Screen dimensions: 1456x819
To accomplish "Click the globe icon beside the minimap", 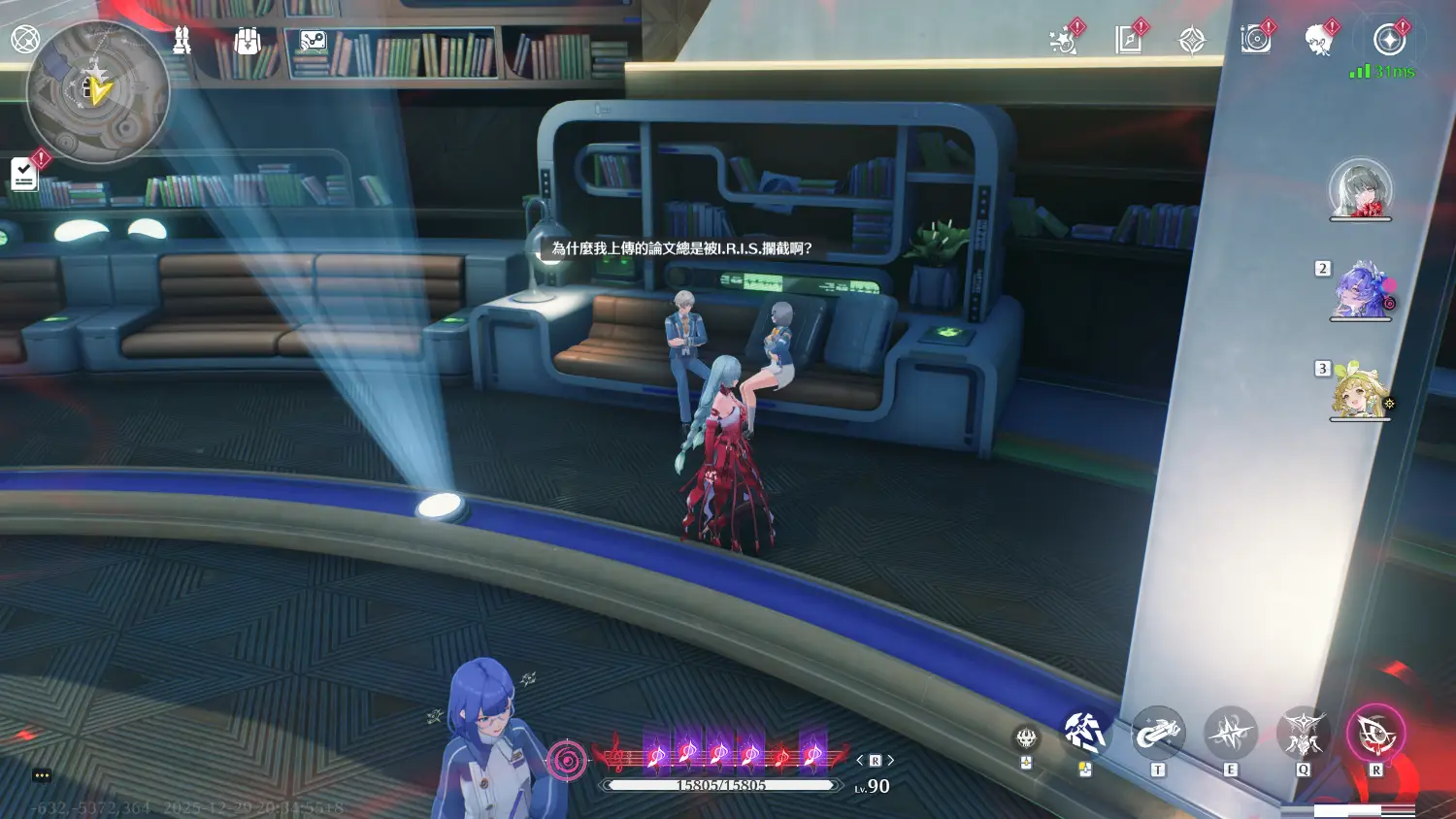I will [x=25, y=39].
